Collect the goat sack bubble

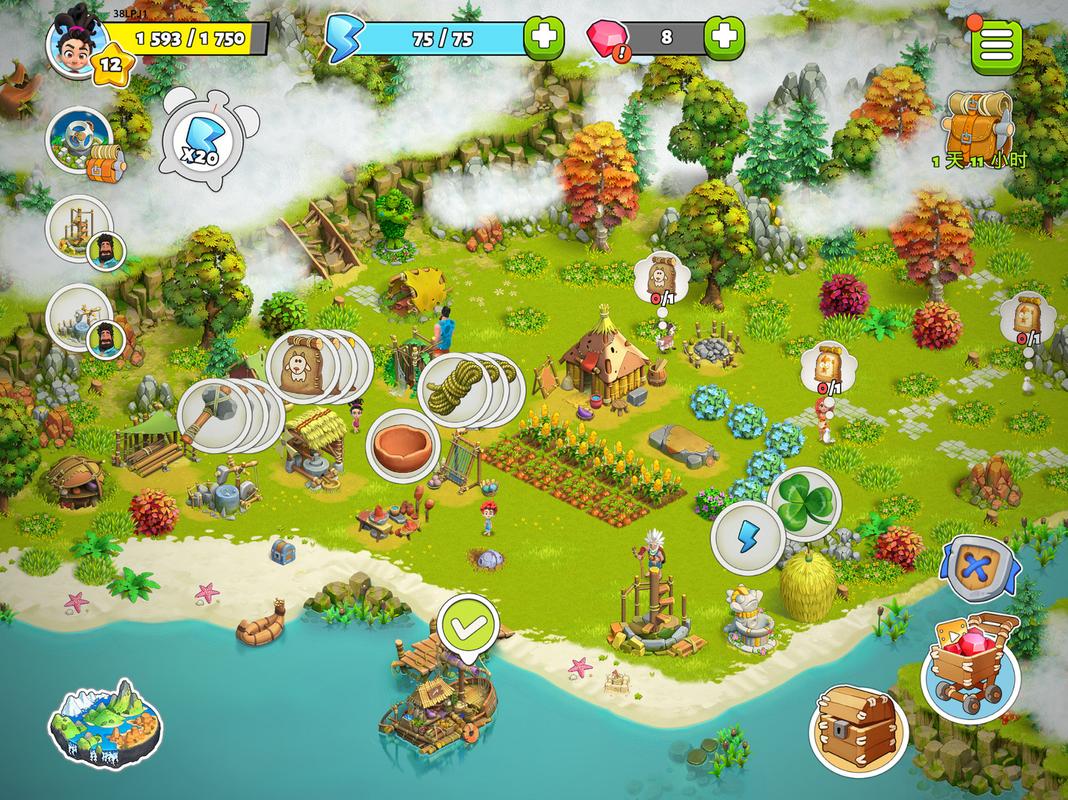click(303, 367)
